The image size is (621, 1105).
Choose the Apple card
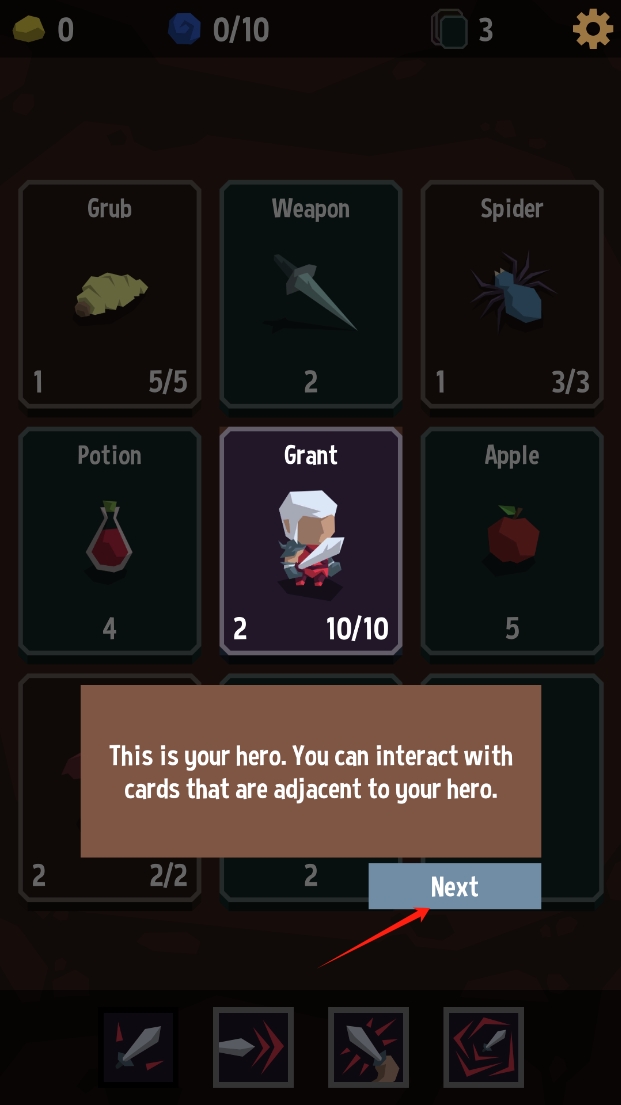511,541
